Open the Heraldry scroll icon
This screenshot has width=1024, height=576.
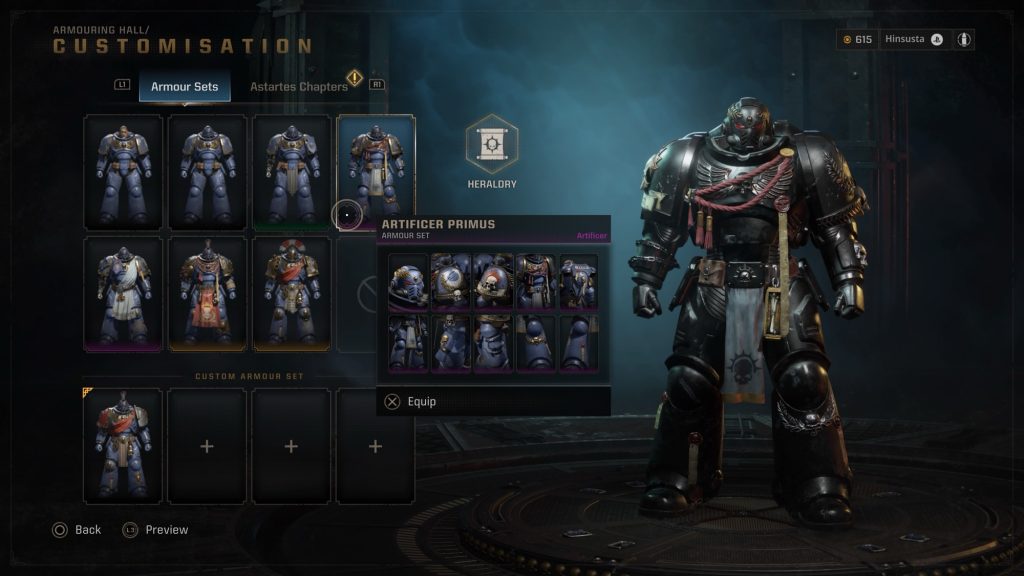(491, 144)
